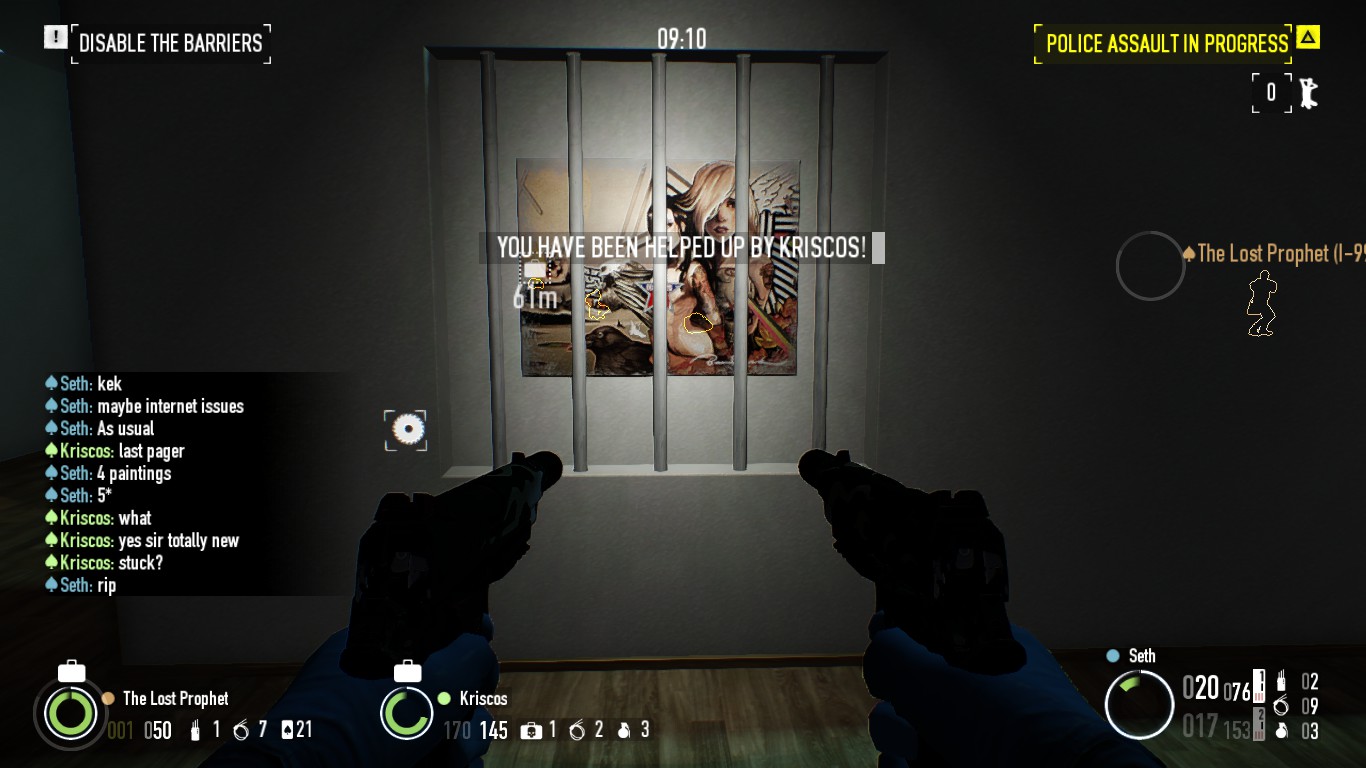Click the yellow assault warning triangle icon
The height and width of the screenshot is (768, 1366).
tap(1307, 39)
